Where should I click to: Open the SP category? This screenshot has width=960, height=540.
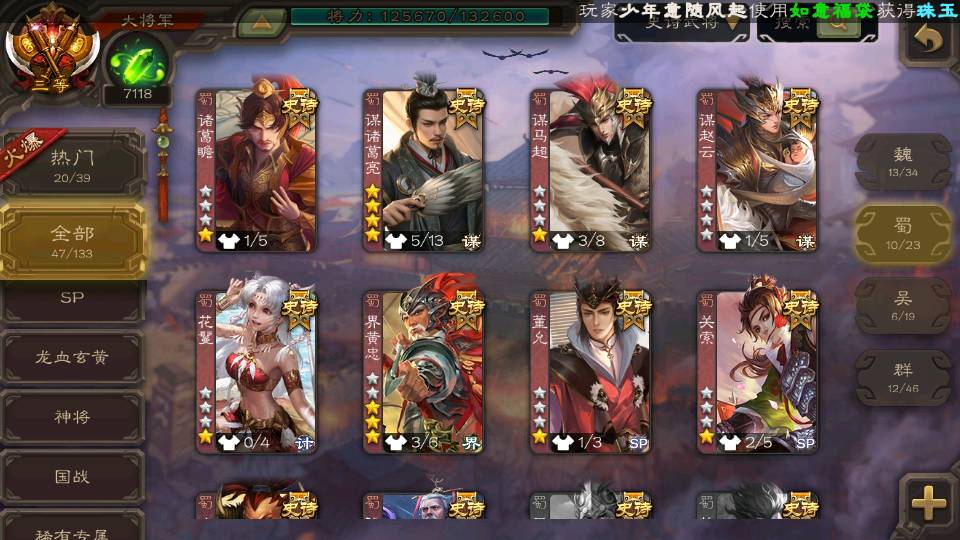click(x=72, y=298)
